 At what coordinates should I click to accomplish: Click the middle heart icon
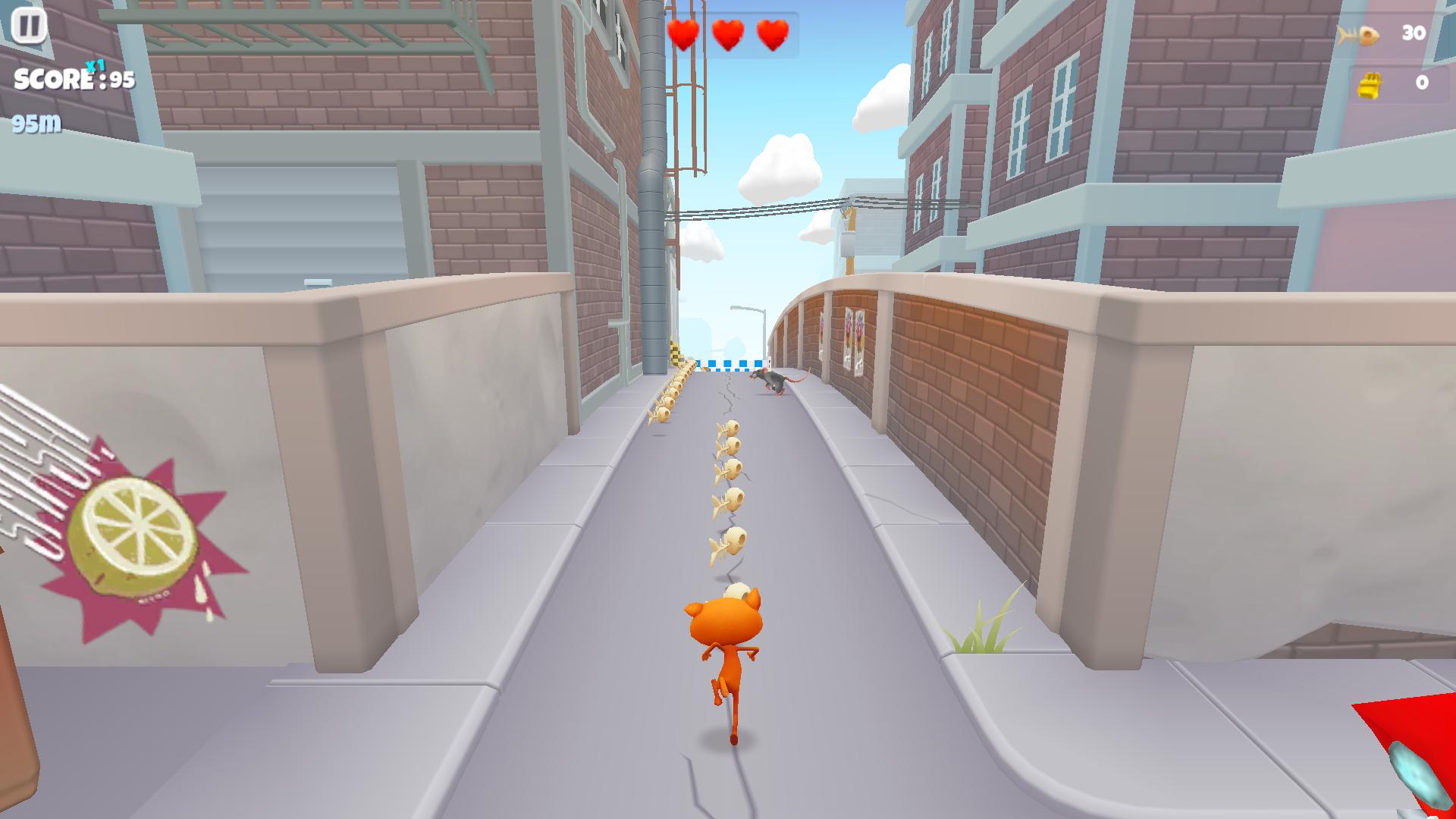pyautogui.click(x=727, y=33)
